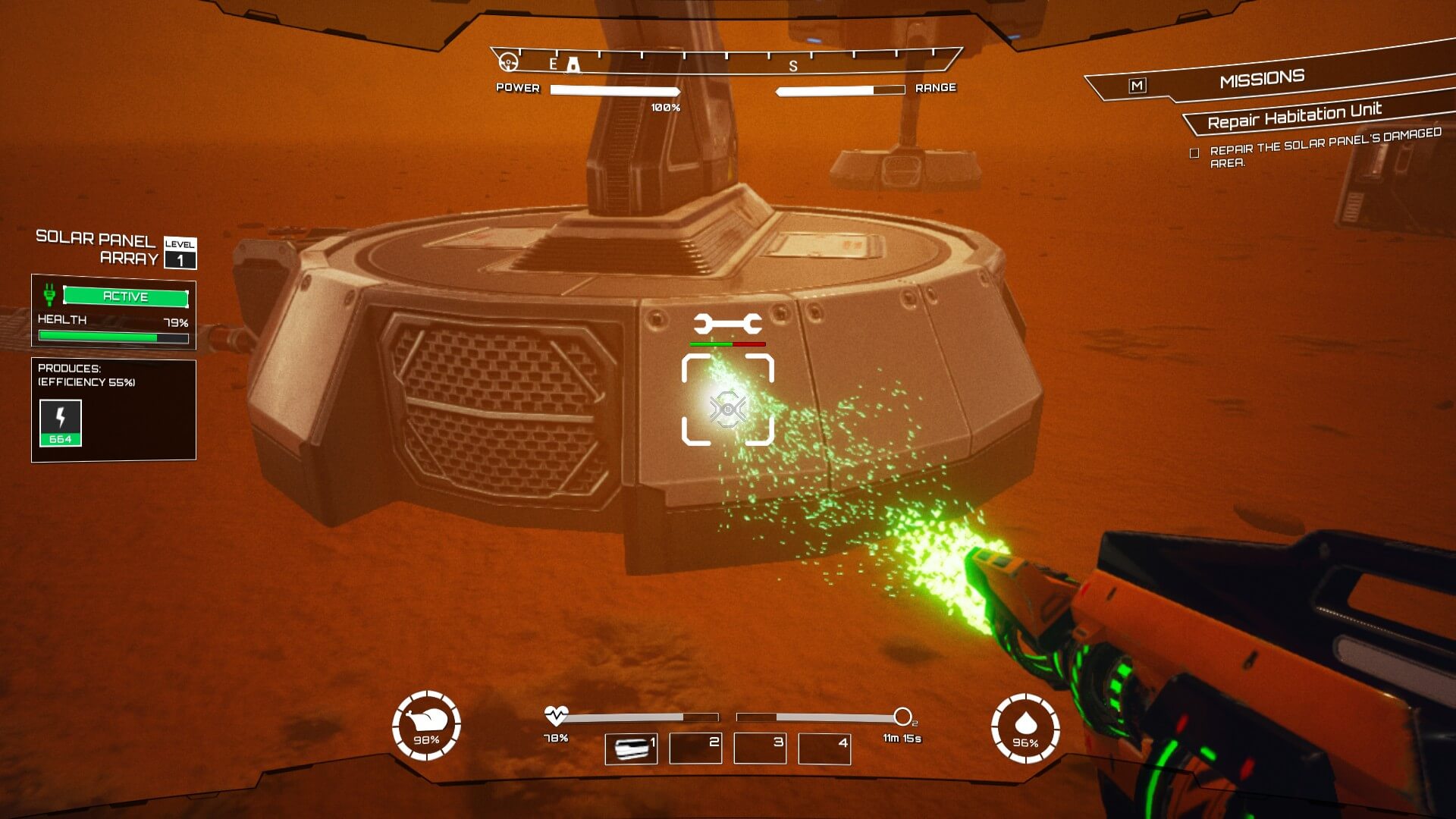Click the green ACTIVE status indicator
Screen dimensions: 1456x819
tap(125, 297)
